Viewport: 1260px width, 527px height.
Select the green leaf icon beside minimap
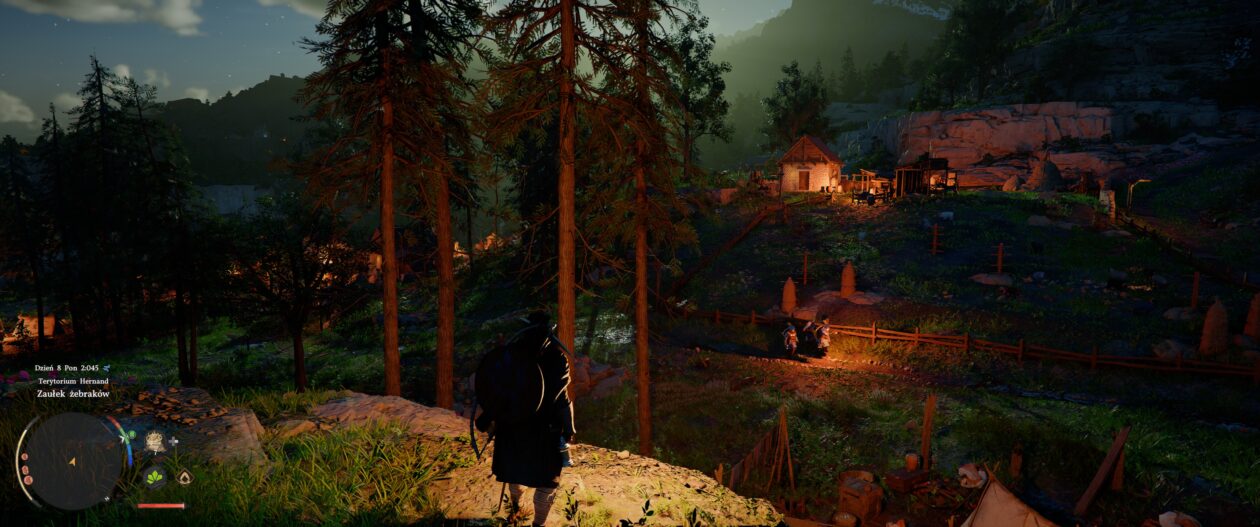tap(154, 477)
